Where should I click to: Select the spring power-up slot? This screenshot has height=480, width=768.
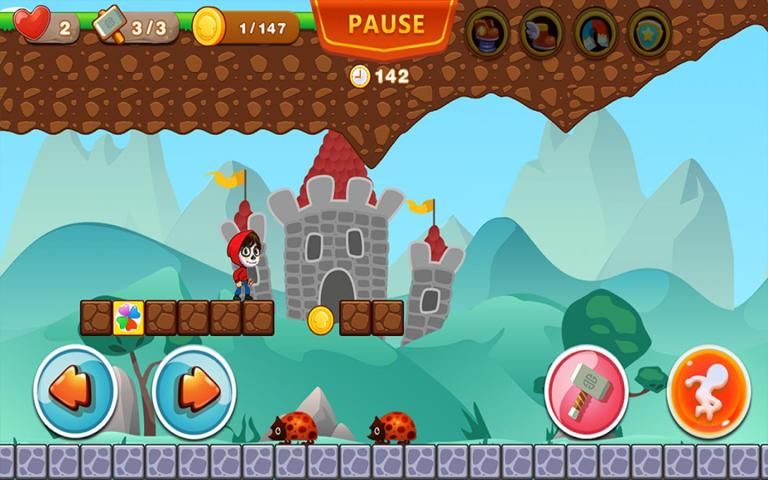tap(487, 32)
